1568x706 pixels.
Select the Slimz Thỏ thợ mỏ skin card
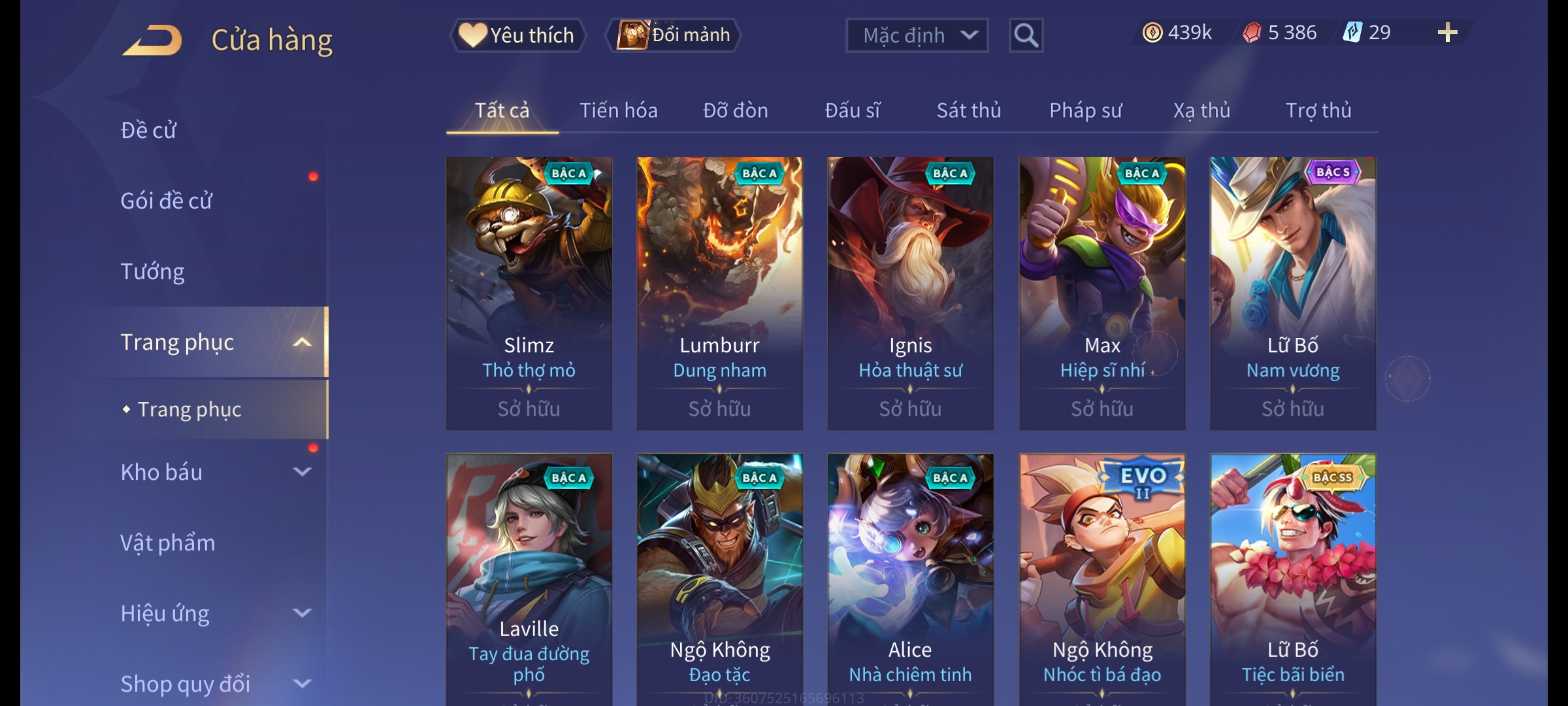(529, 293)
